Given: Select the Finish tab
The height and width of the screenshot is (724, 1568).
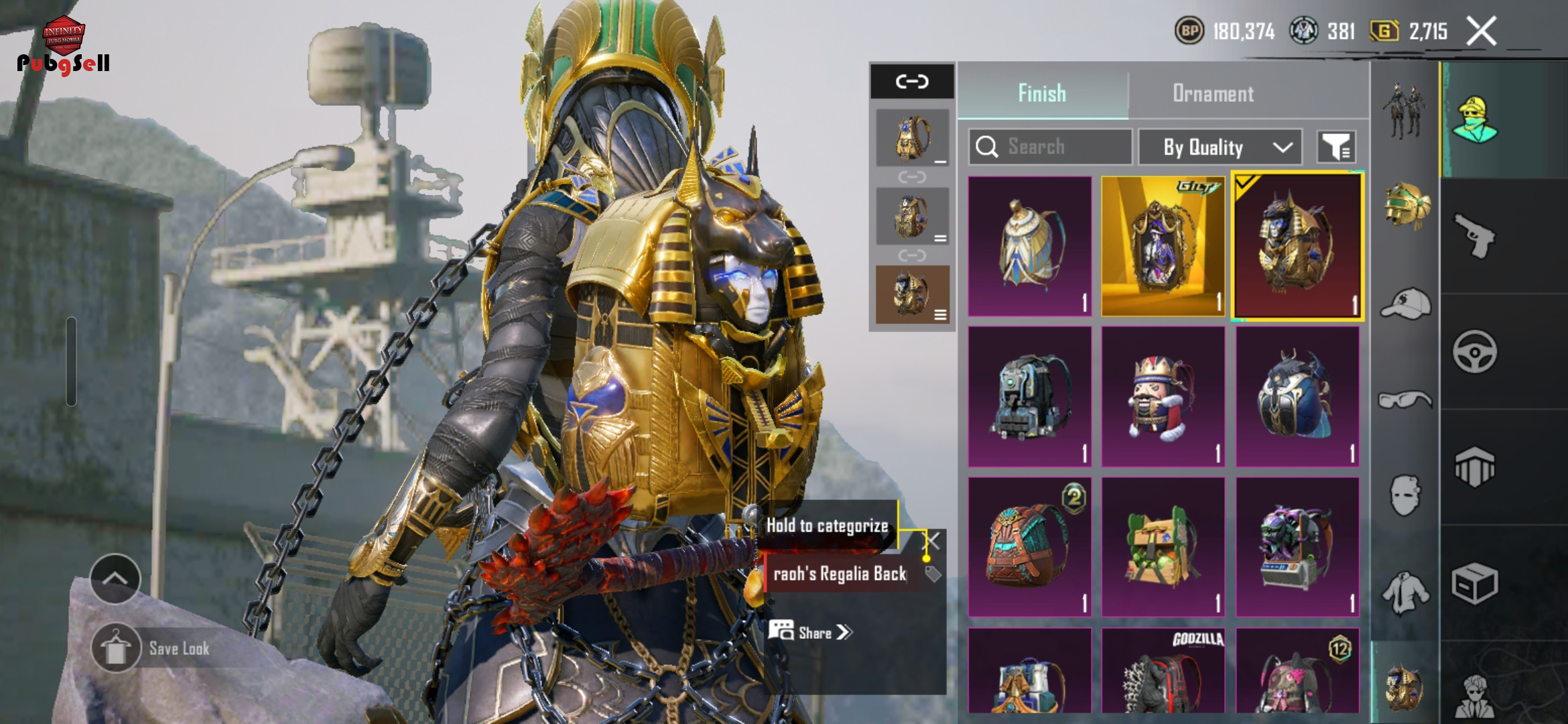Looking at the screenshot, I should click(1042, 94).
